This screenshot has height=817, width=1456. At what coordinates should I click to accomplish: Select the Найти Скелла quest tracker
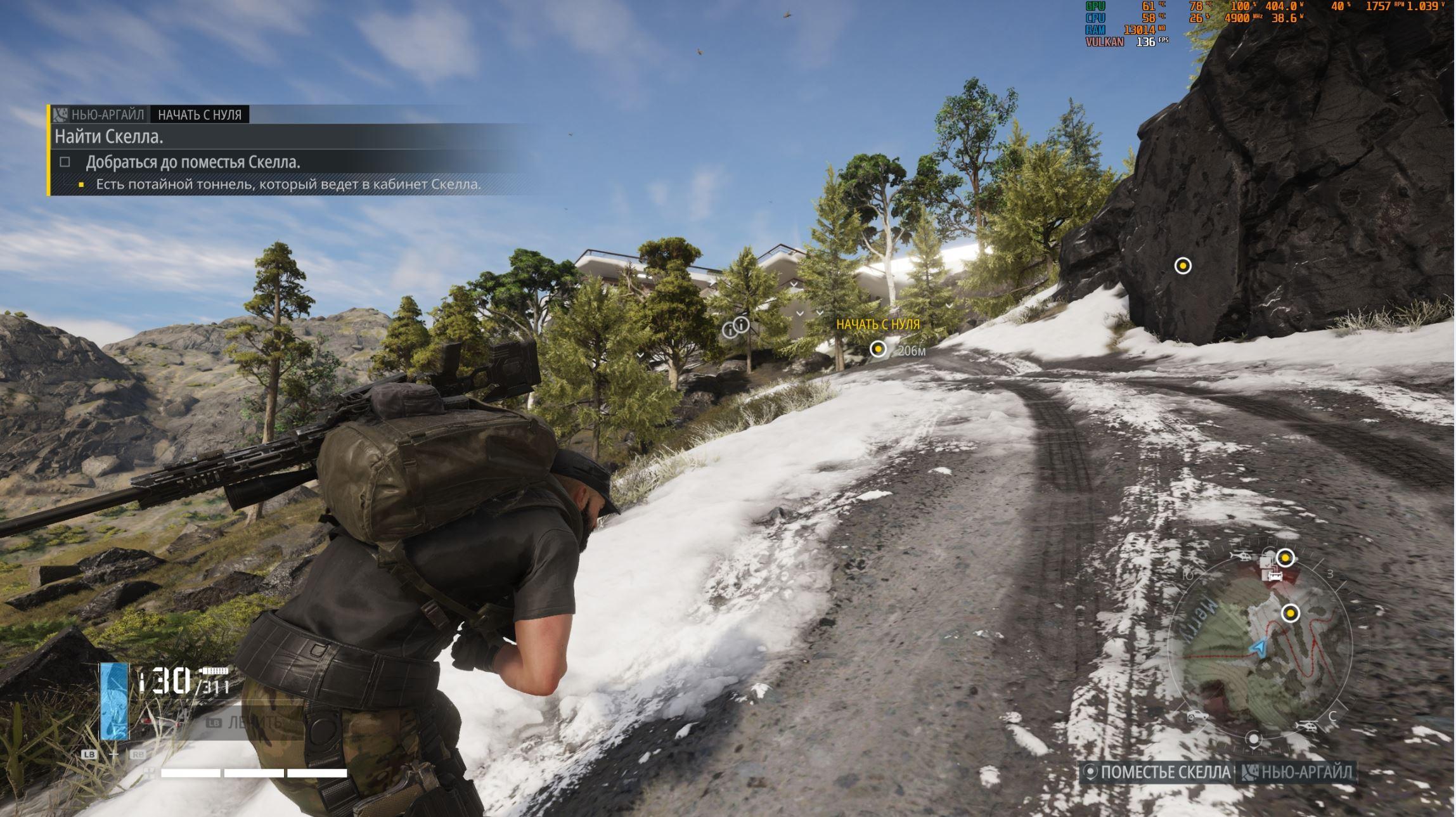click(x=109, y=136)
